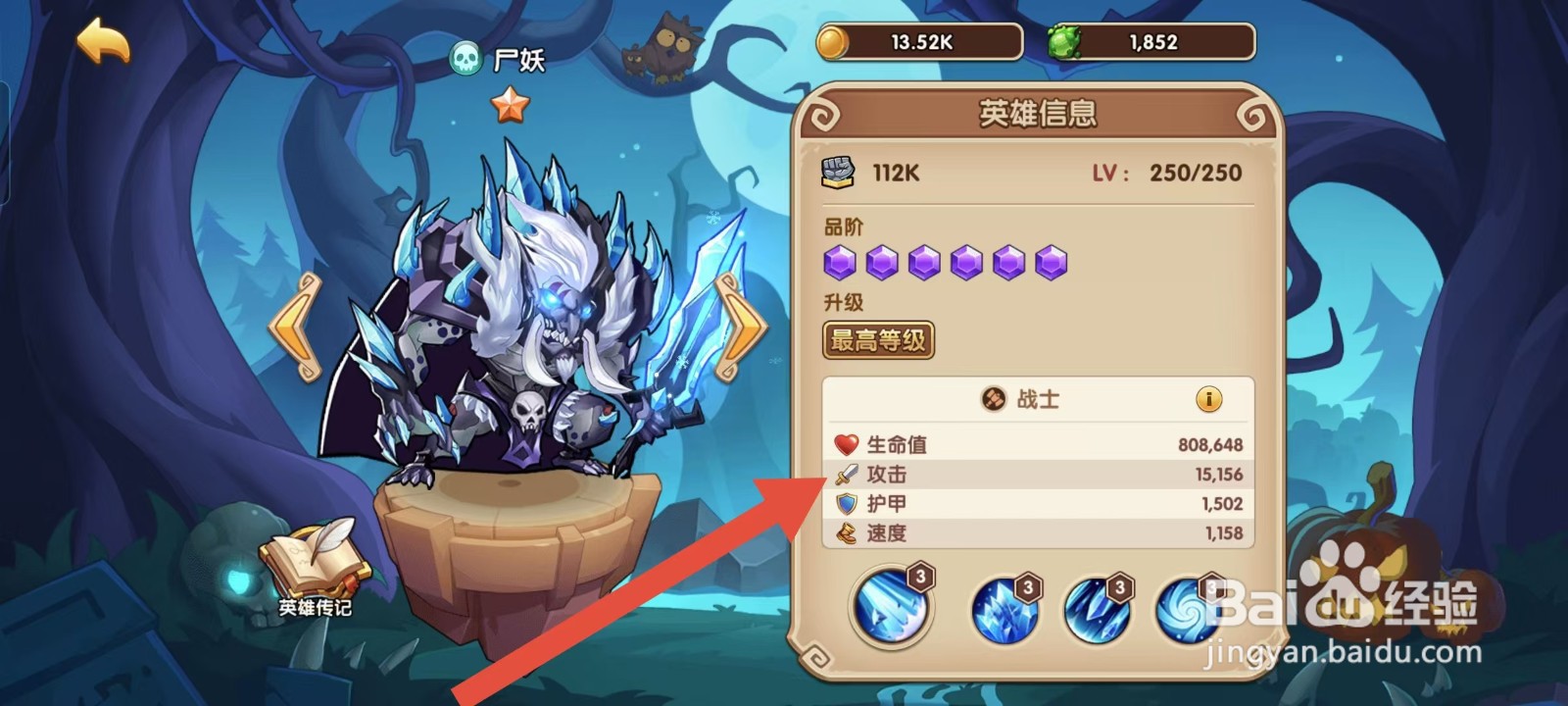The width and height of the screenshot is (1568, 706).
Task: Tap the fourth swirl skill icon
Action: point(1190,608)
